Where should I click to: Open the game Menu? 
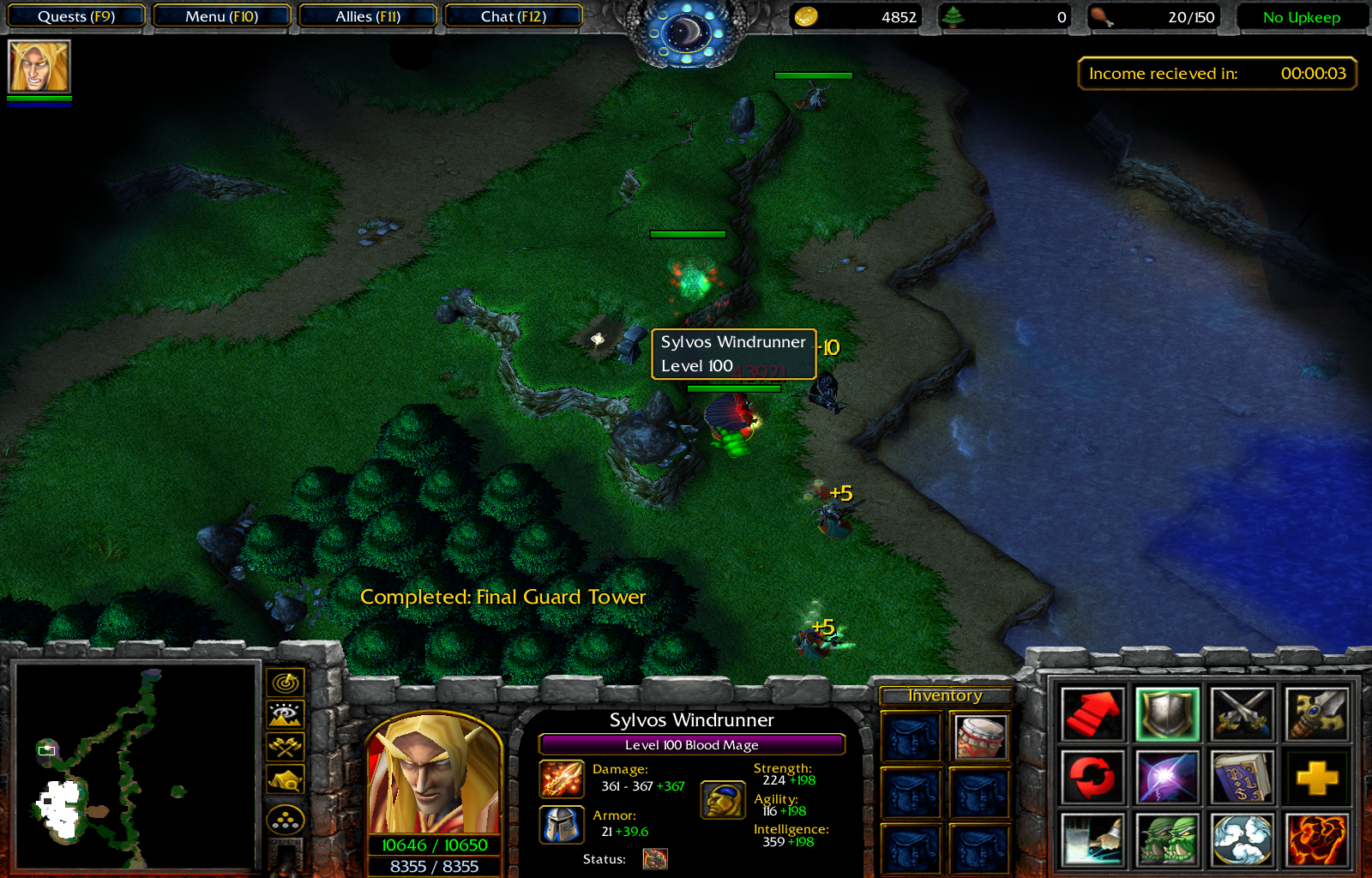point(221,16)
